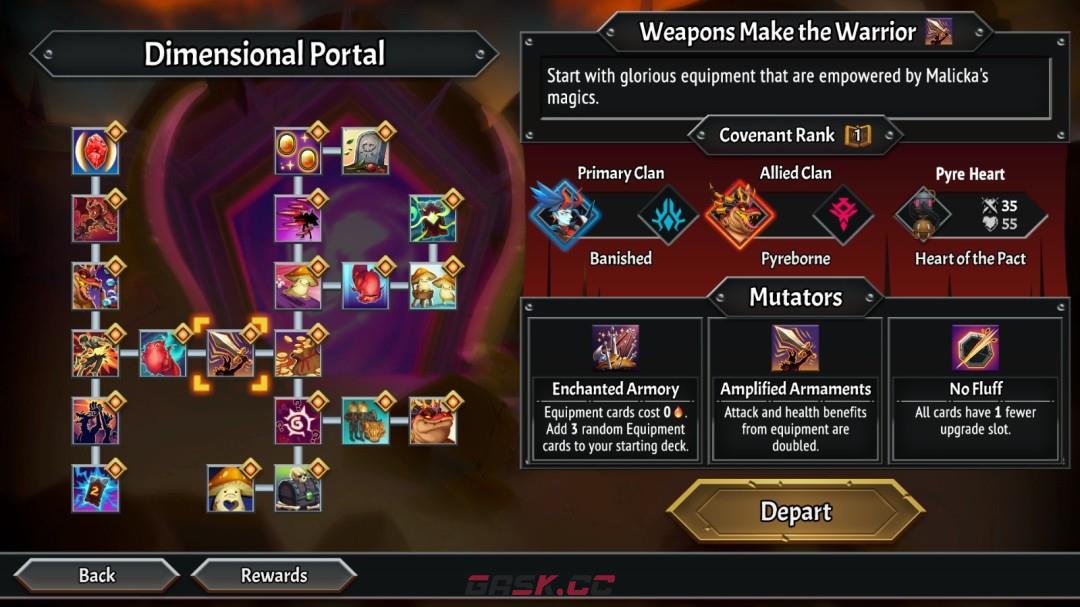Select the No Fluff mutator
This screenshot has height=607, width=1080.
click(975, 390)
